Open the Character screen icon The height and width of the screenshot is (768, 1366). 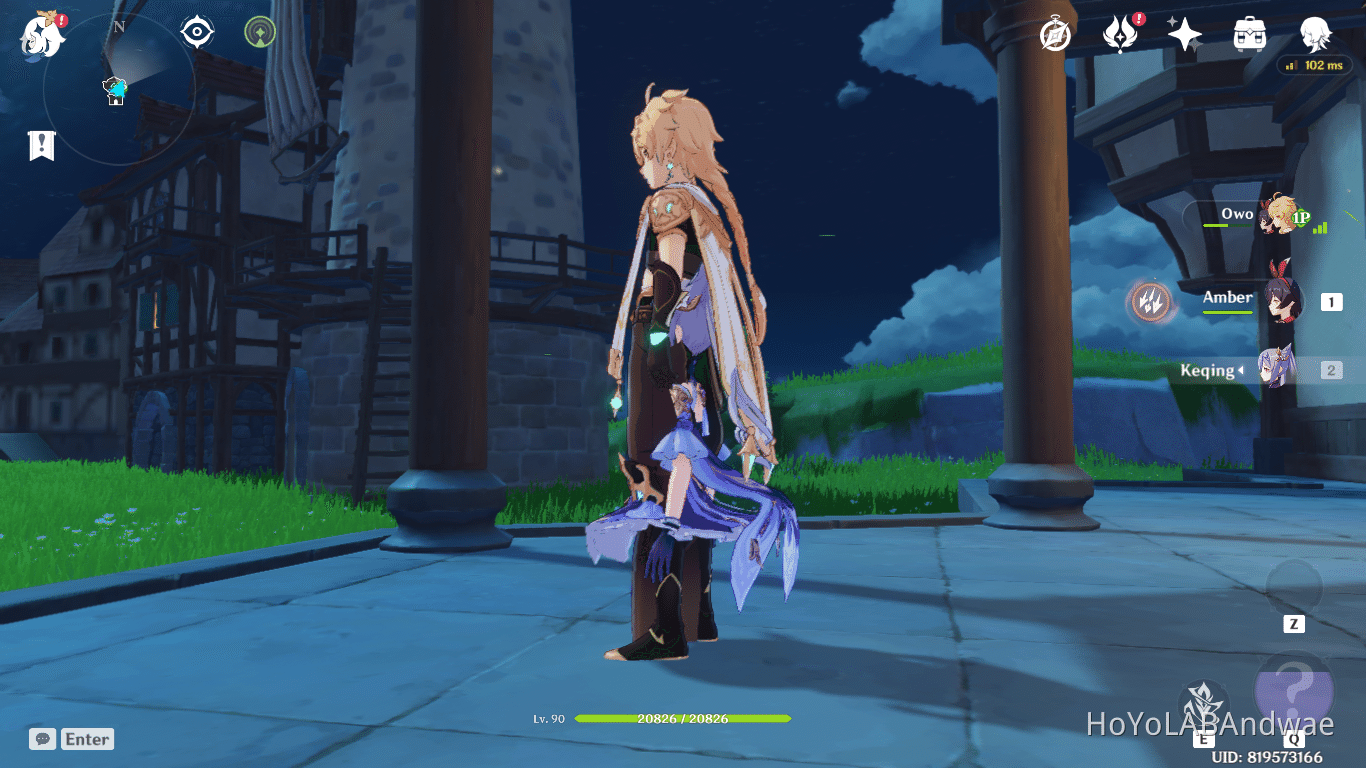[1313, 33]
